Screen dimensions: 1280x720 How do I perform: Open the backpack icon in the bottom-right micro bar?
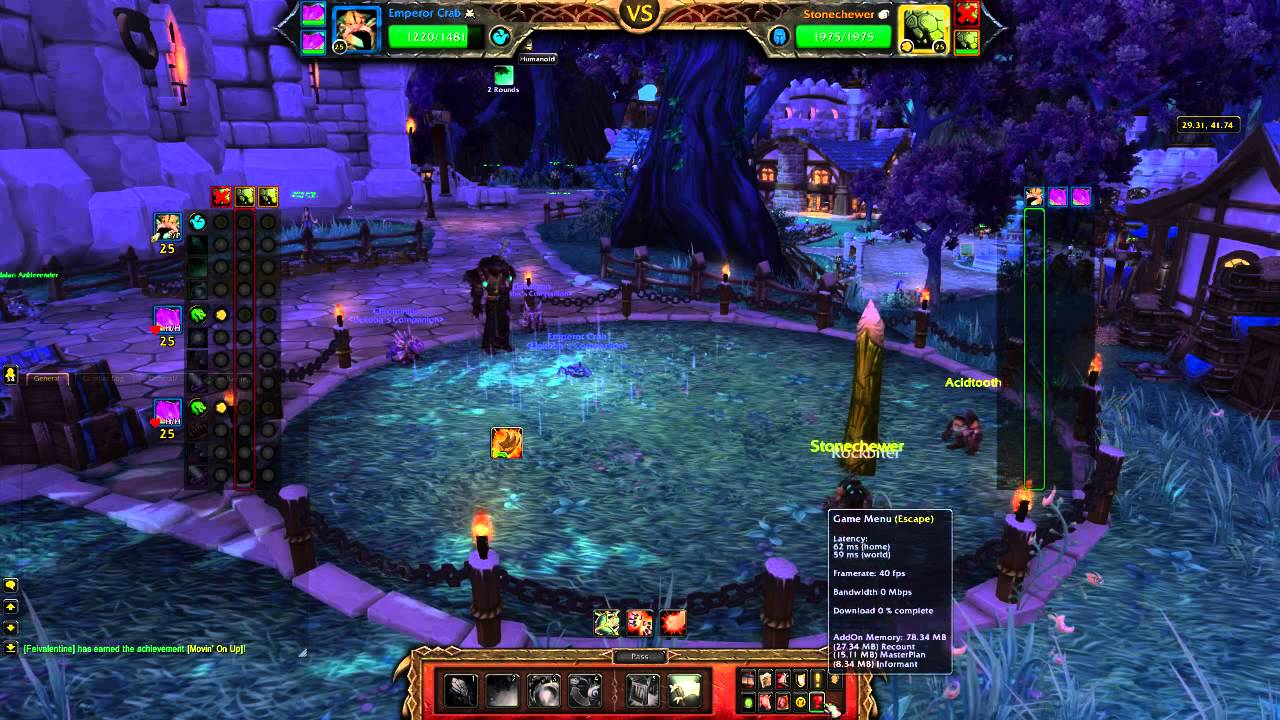(x=835, y=678)
